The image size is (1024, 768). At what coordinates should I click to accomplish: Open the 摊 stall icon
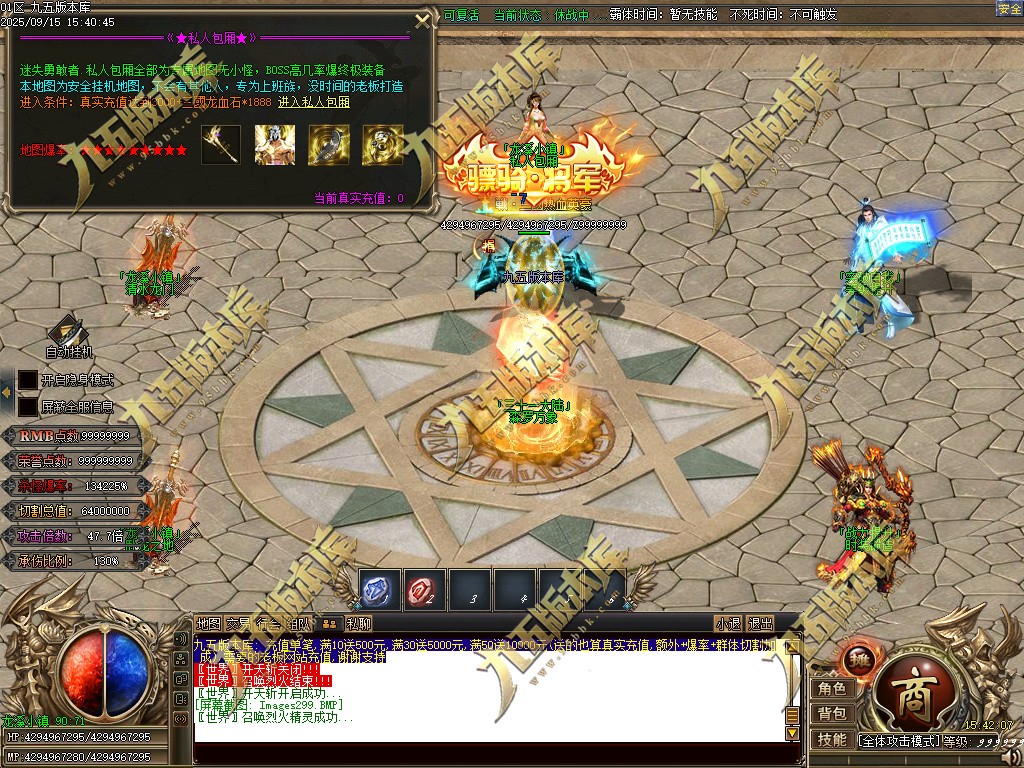tap(861, 659)
